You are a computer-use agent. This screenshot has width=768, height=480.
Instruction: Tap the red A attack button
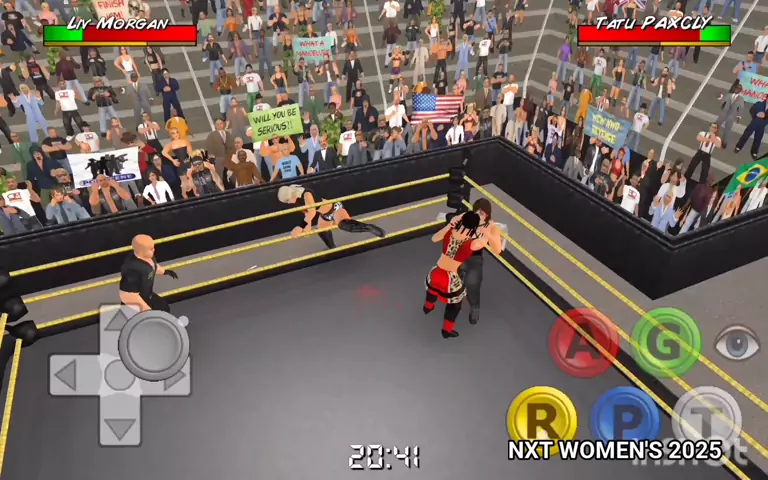coord(583,342)
